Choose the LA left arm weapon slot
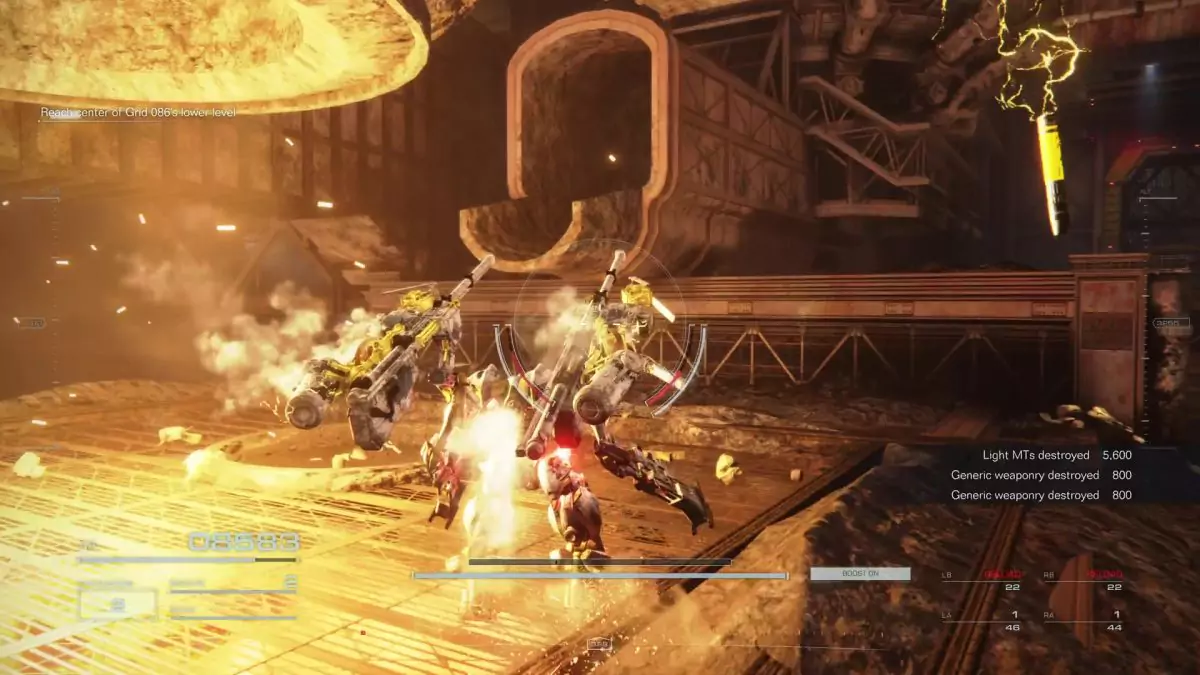 pos(976,620)
